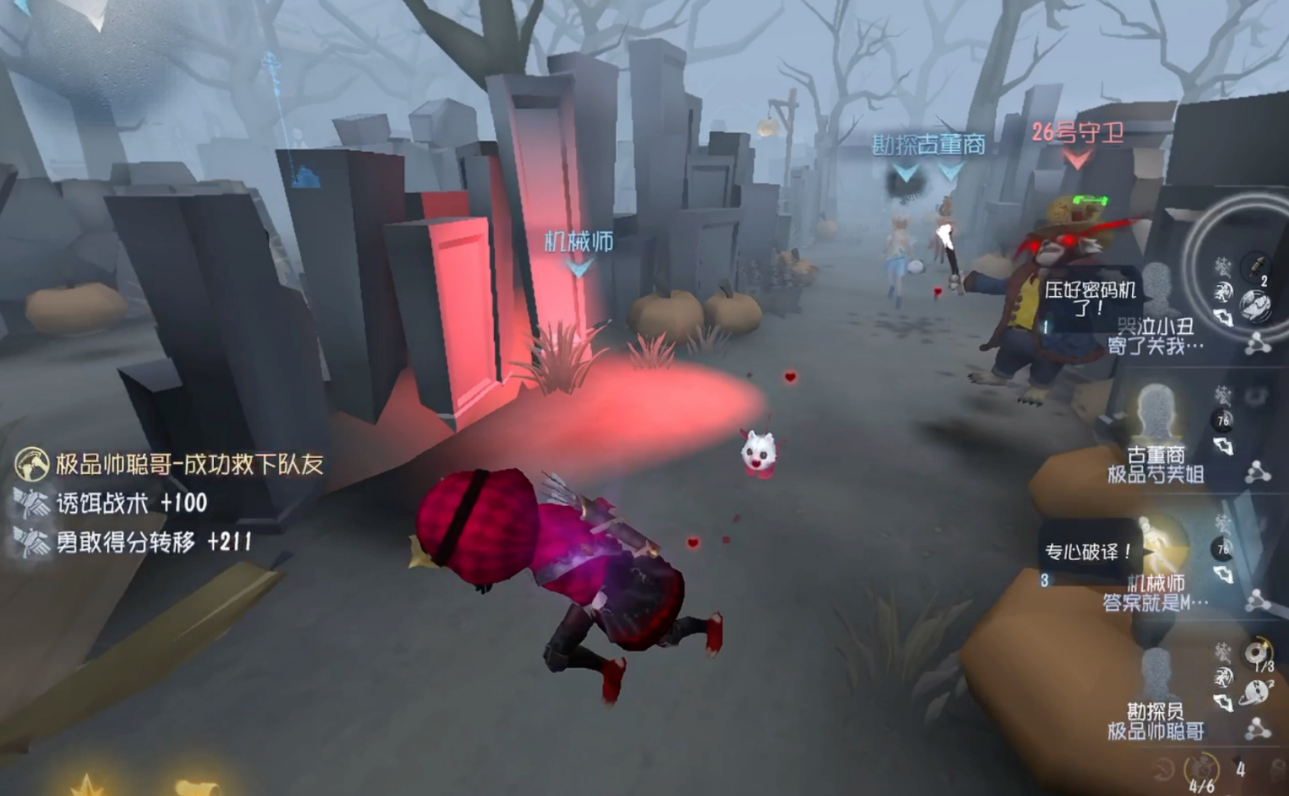
Task: Click the three-node icon beside 勘探员
Action: pyautogui.click(x=1257, y=730)
